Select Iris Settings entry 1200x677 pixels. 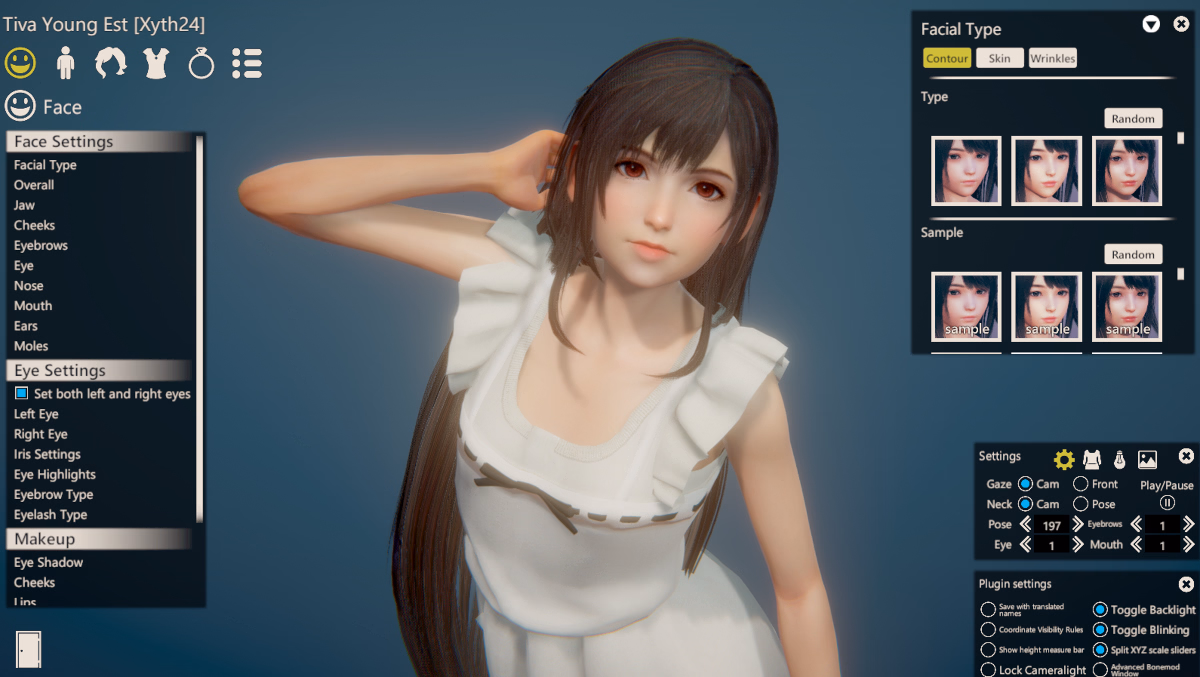(47, 454)
